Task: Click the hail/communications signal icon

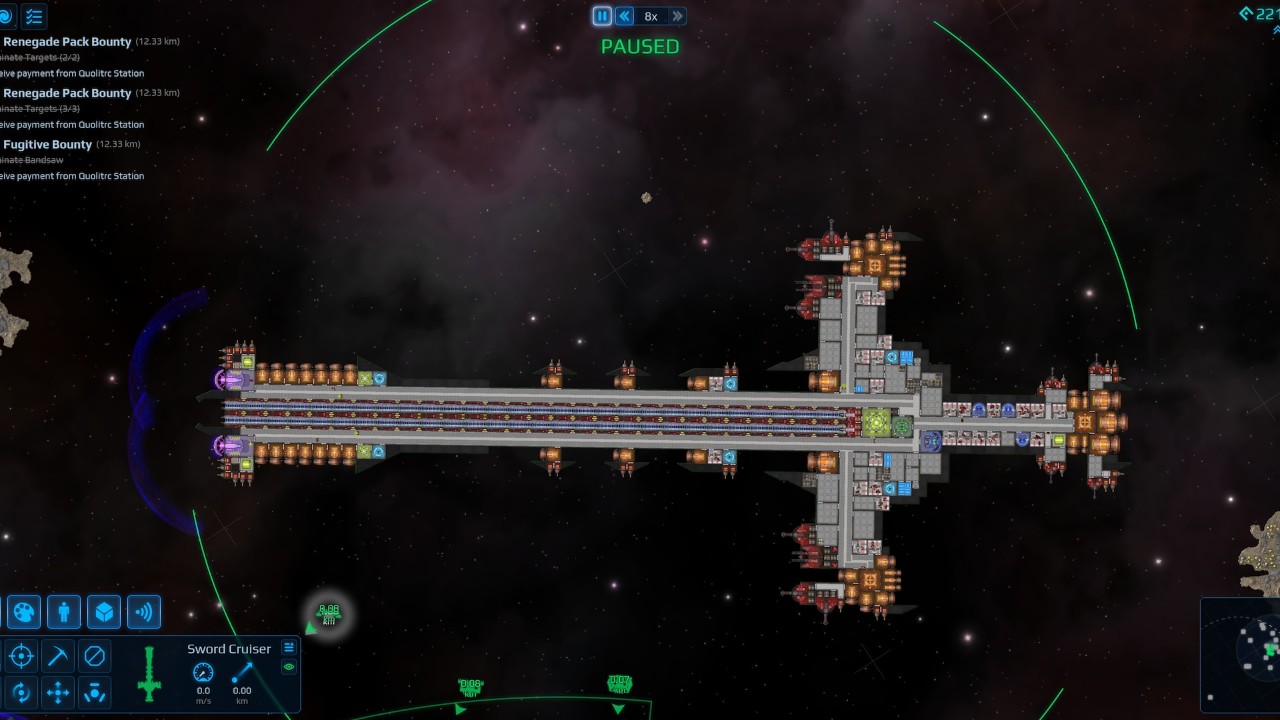Action: (x=143, y=612)
